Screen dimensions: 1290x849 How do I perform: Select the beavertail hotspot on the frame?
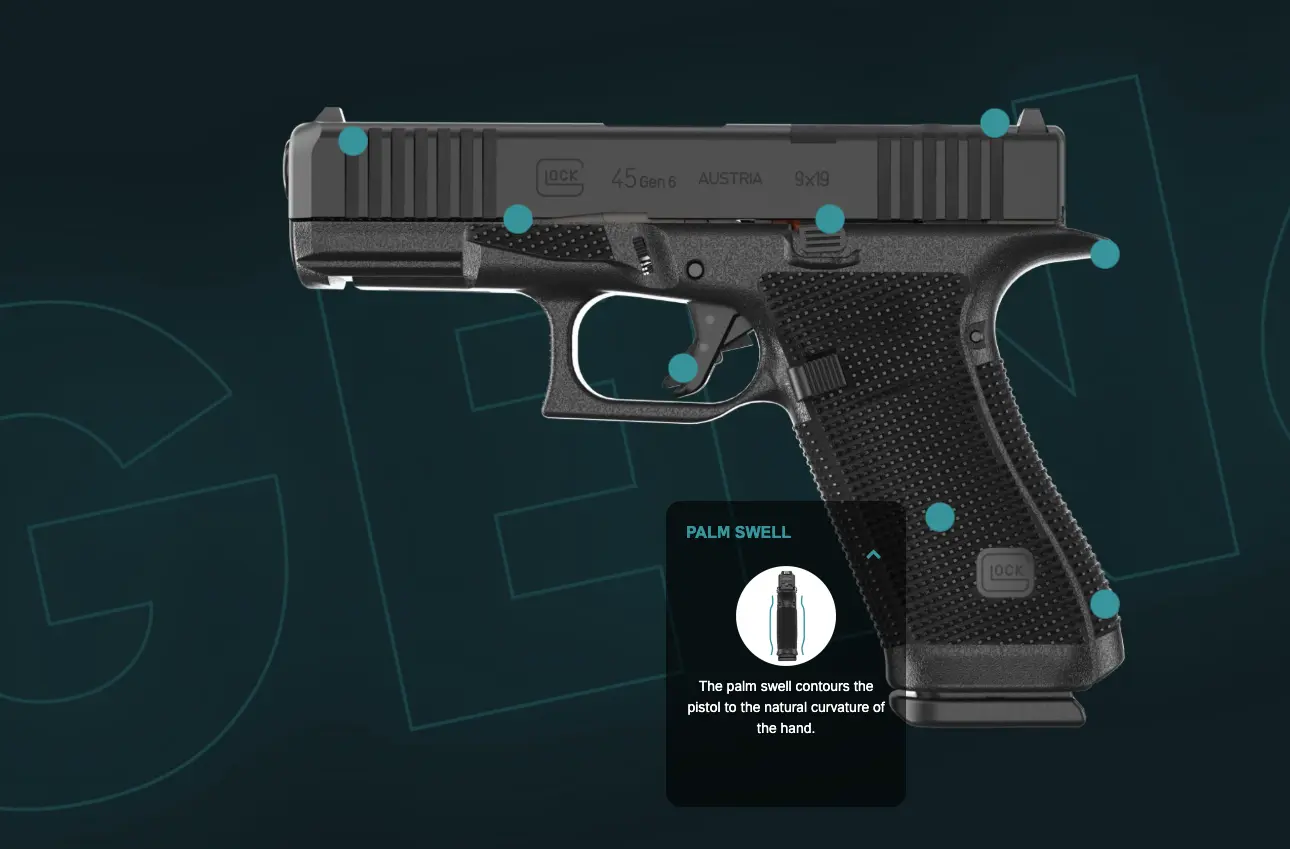pos(1104,254)
